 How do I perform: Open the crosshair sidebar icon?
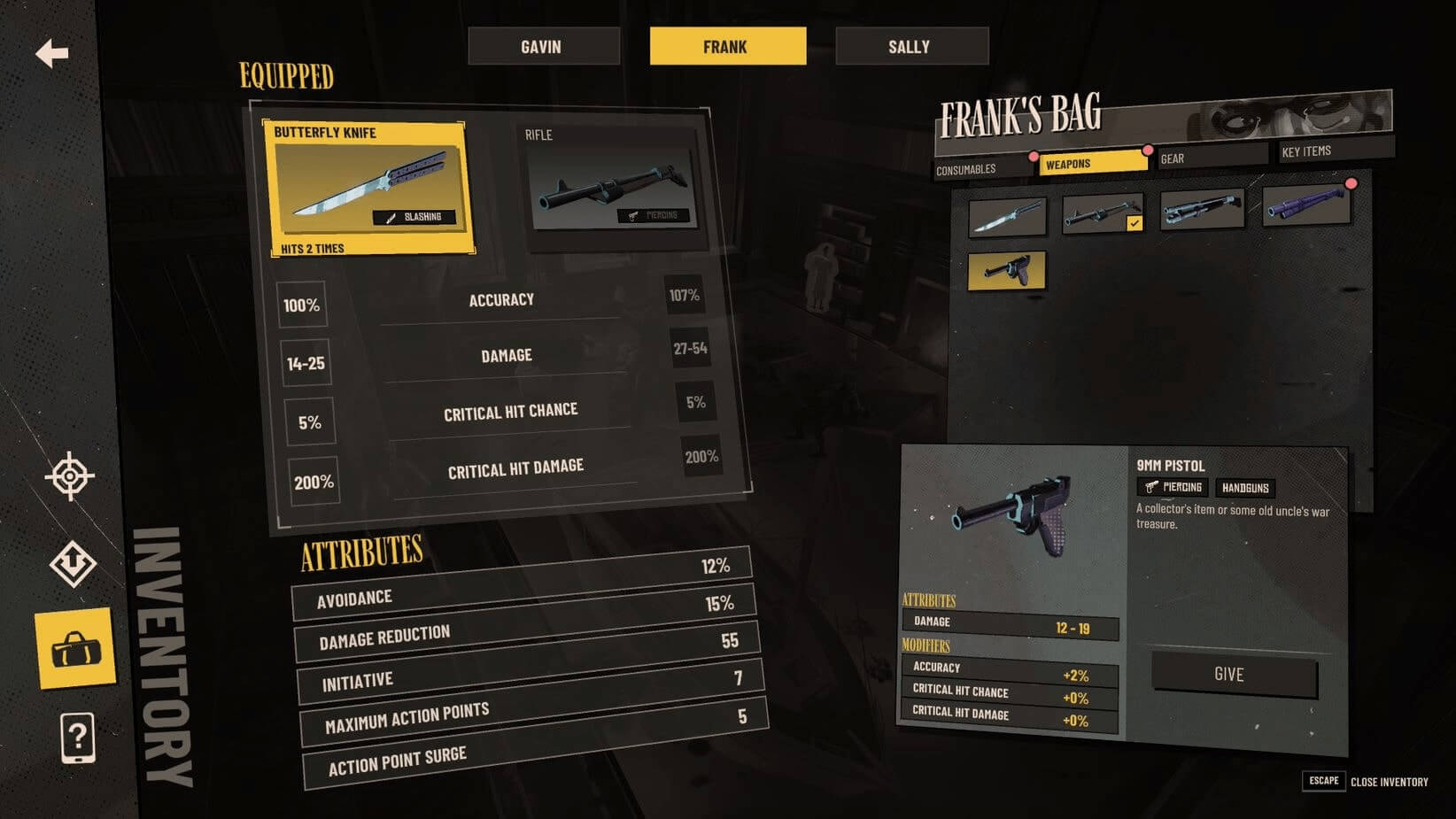coord(70,476)
